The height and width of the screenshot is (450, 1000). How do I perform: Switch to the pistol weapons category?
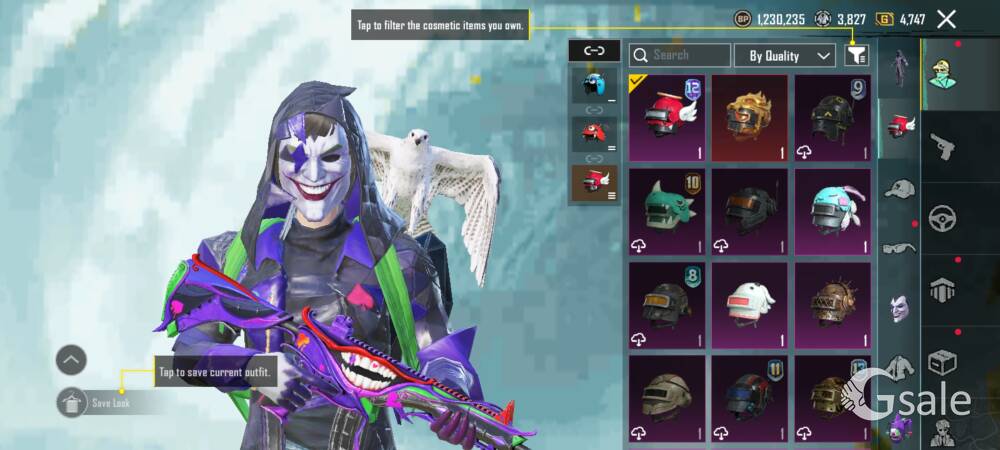tap(941, 148)
